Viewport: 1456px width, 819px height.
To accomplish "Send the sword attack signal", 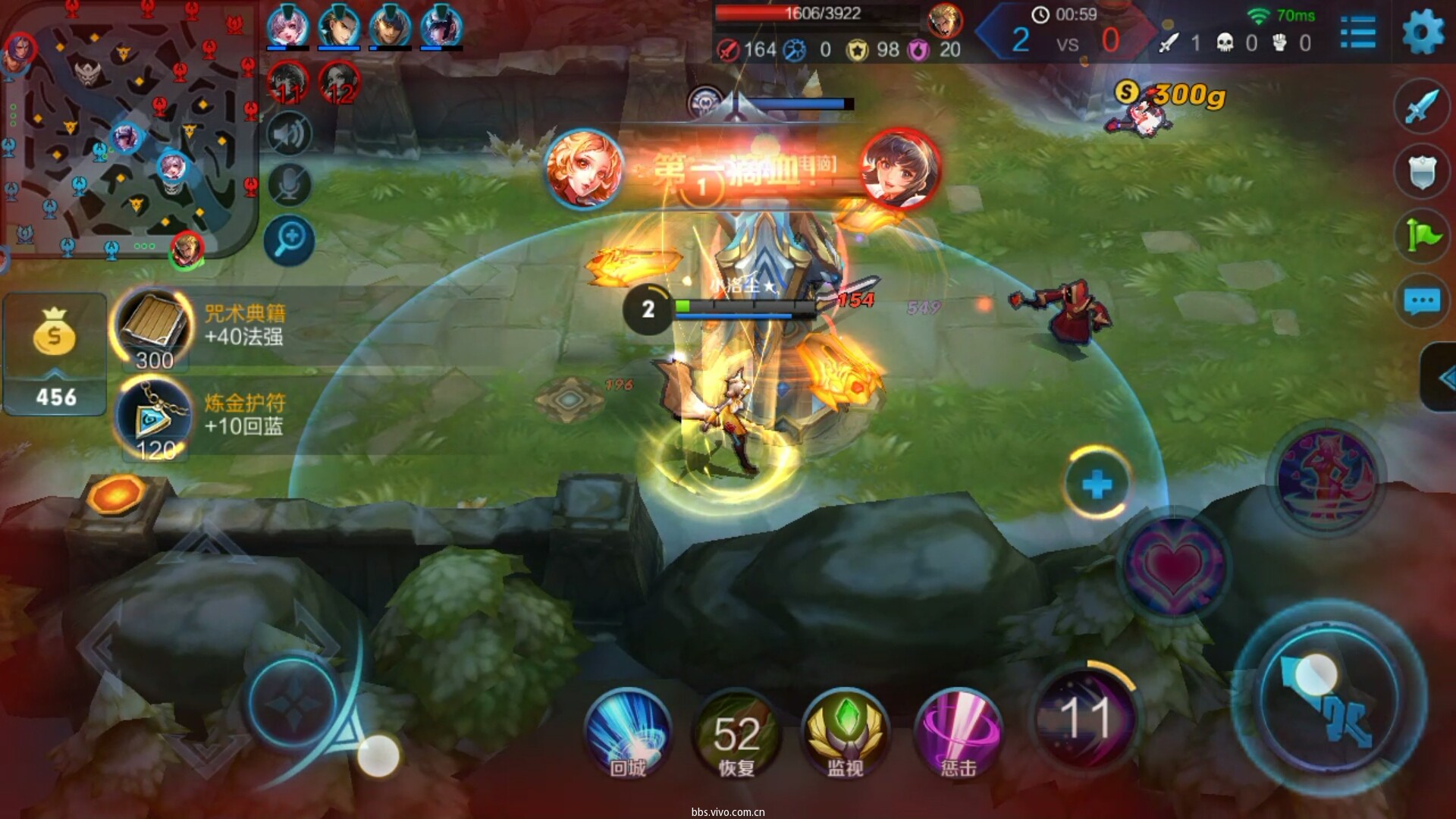I will click(x=1422, y=105).
